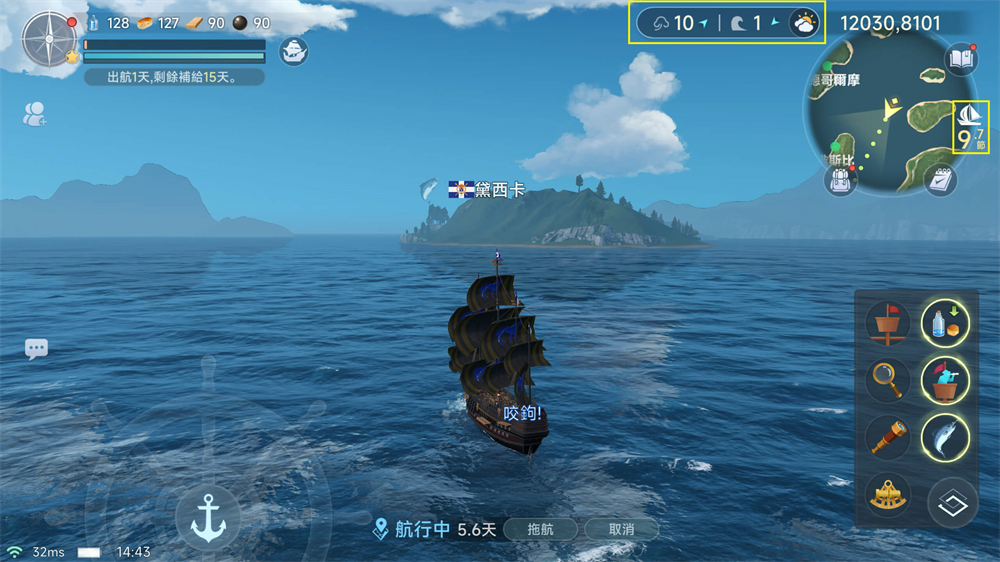Screen dimensions: 1000x562
Task: Click the 拖航 towing button
Action: pos(539,529)
